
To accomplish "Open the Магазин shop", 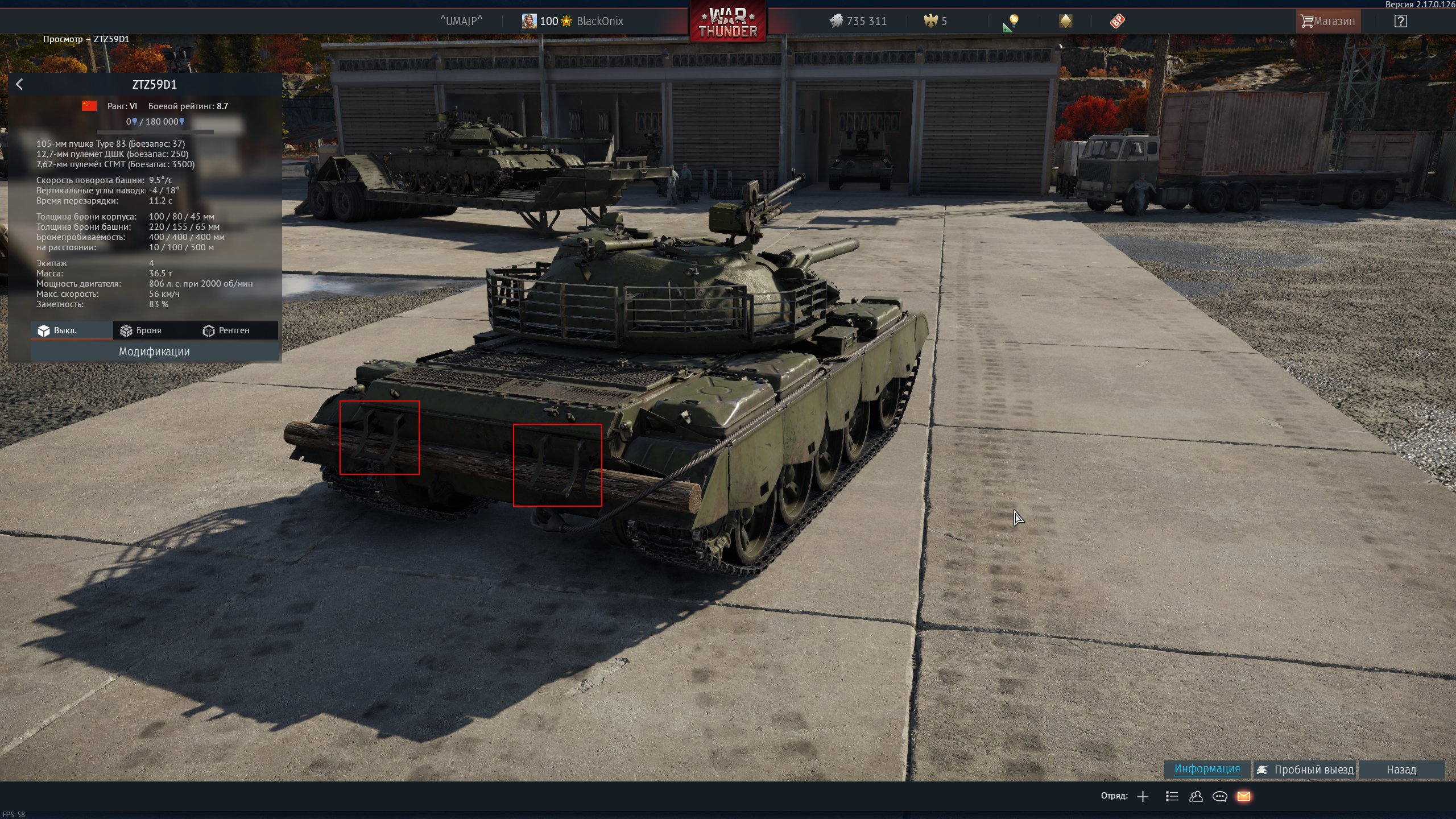I will click(x=1327, y=22).
